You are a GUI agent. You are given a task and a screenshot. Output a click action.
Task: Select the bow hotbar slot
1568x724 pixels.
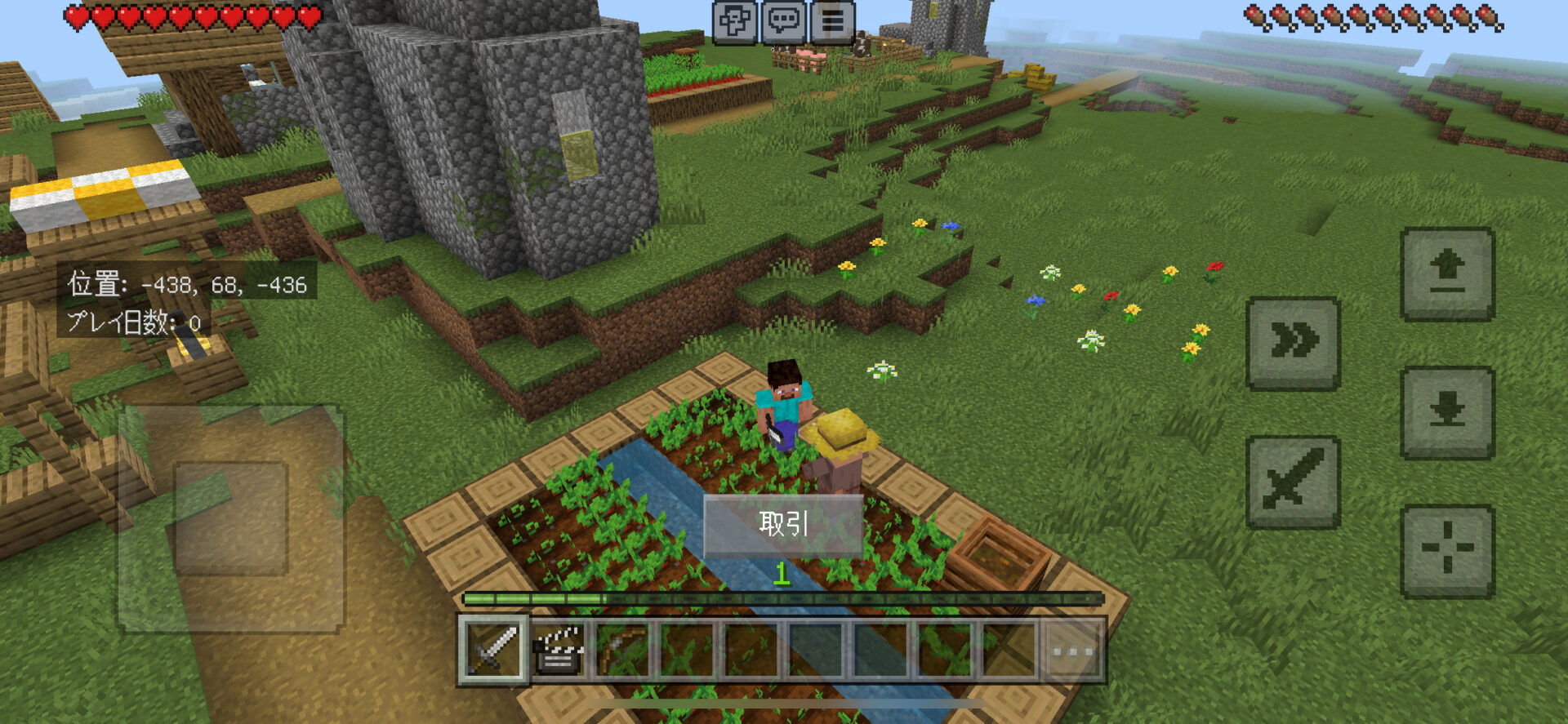click(x=623, y=650)
